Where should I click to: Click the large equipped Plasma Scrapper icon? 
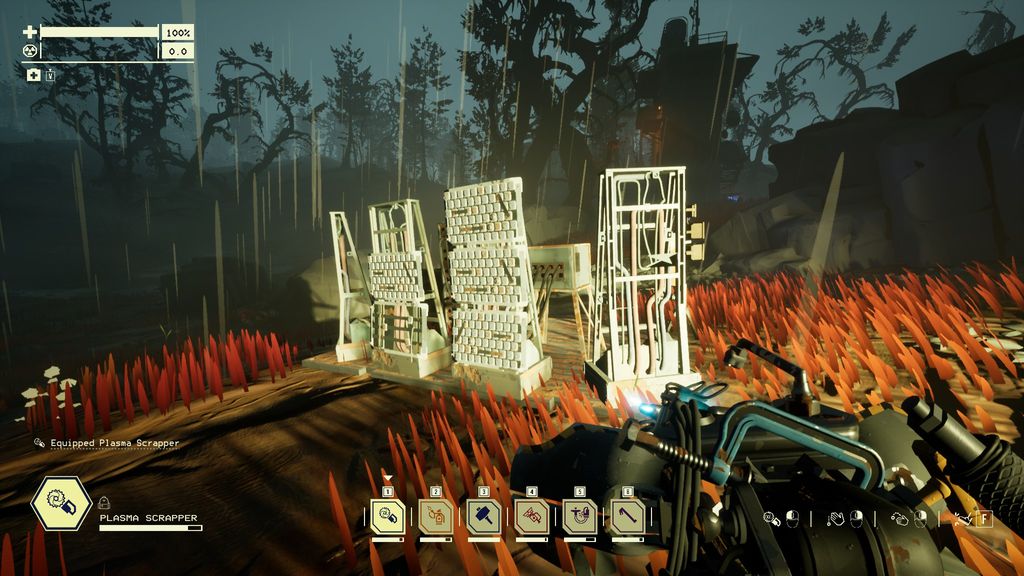(62, 503)
